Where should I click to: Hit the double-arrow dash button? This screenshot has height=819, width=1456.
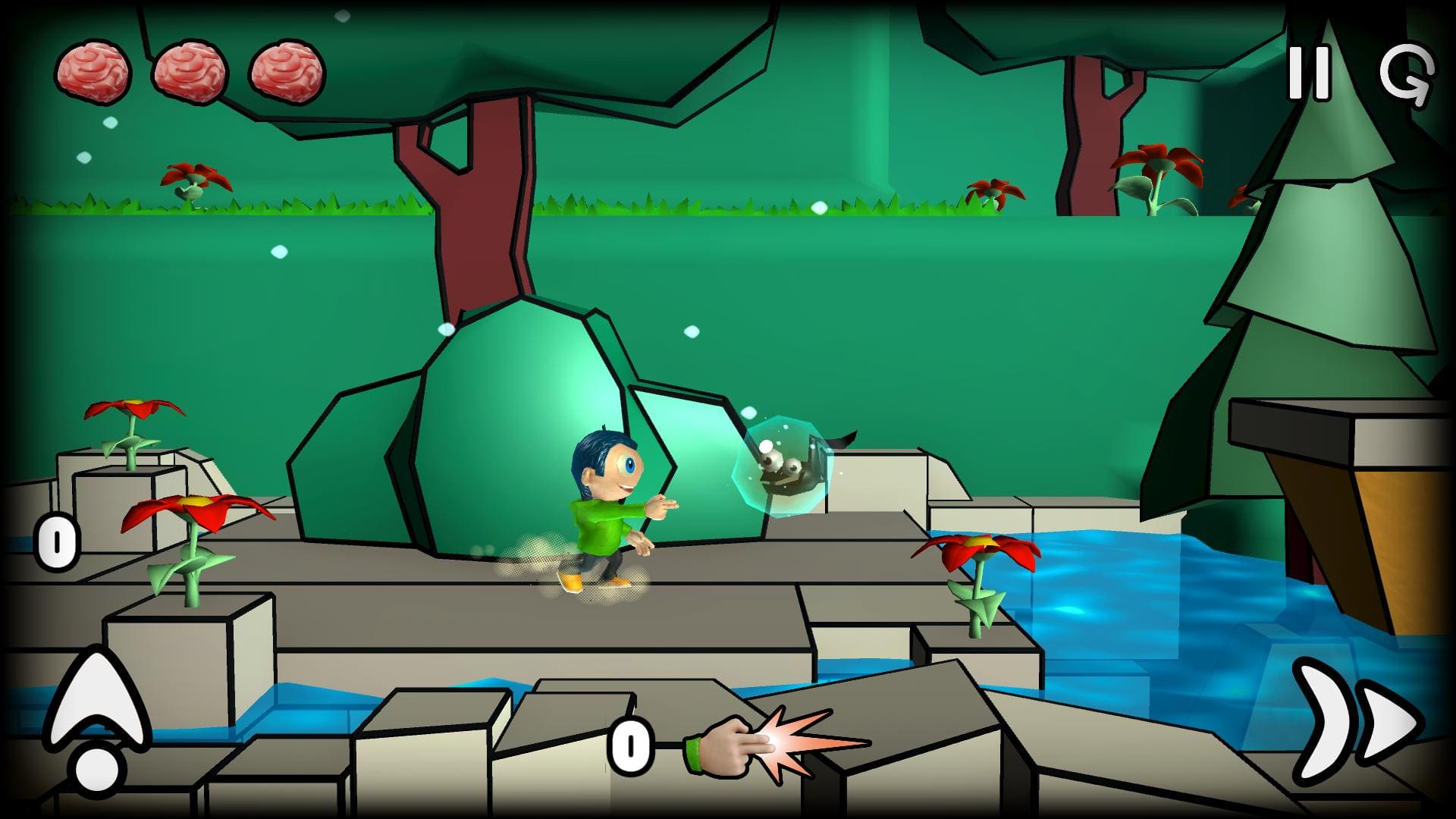click(x=1356, y=721)
